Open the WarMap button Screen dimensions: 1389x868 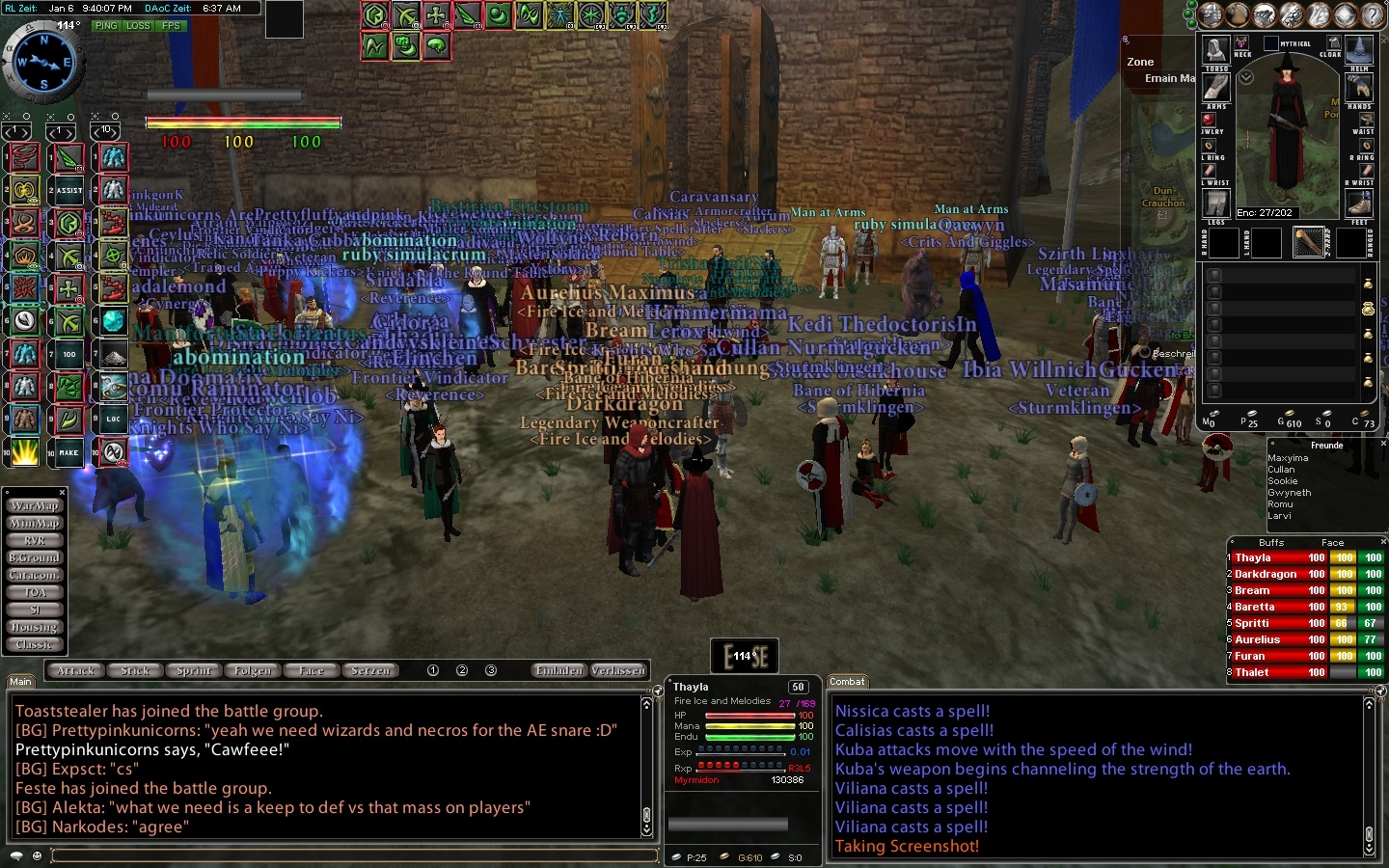pyautogui.click(x=35, y=505)
